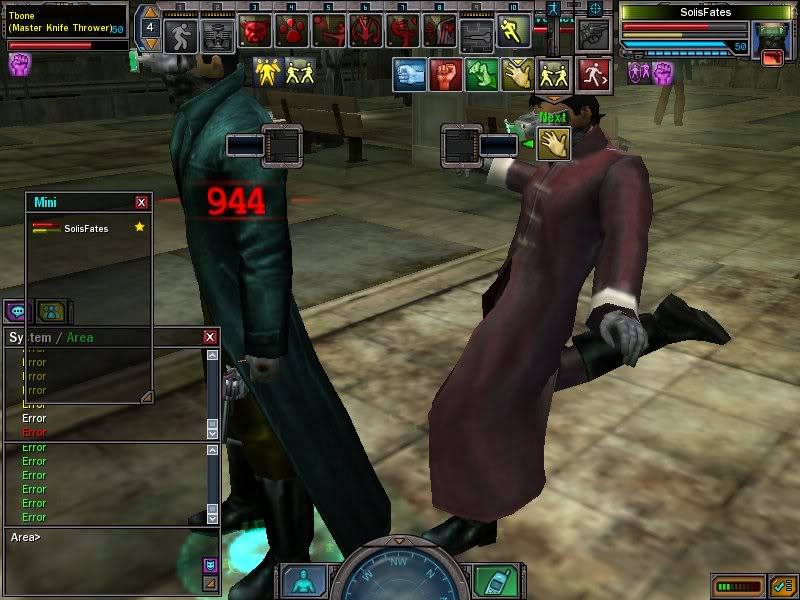Viewport: 800px width, 600px height.
Task: Open the chat bubble panel button
Action: [x=18, y=311]
